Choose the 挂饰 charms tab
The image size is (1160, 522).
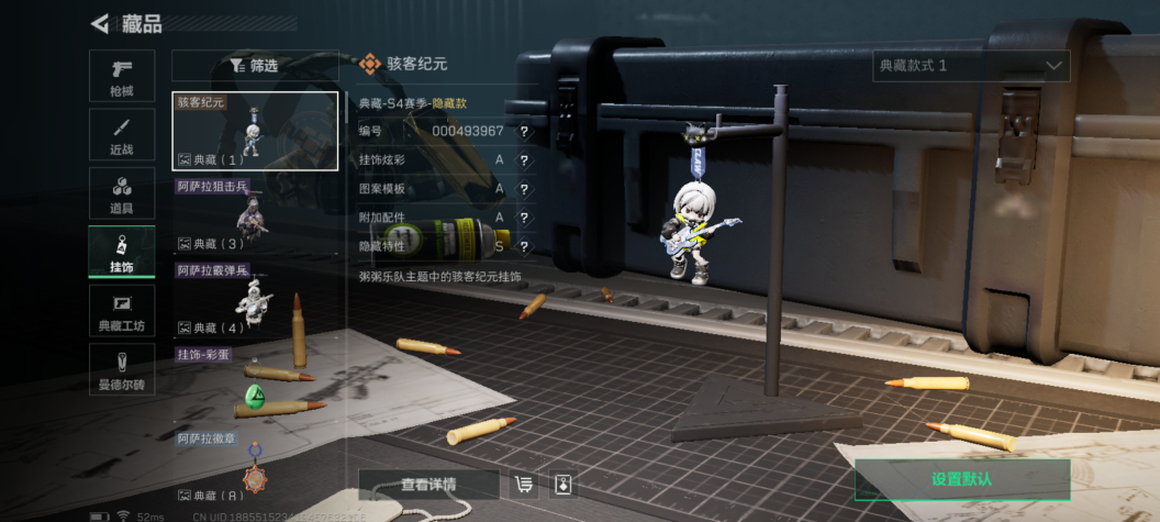(122, 252)
